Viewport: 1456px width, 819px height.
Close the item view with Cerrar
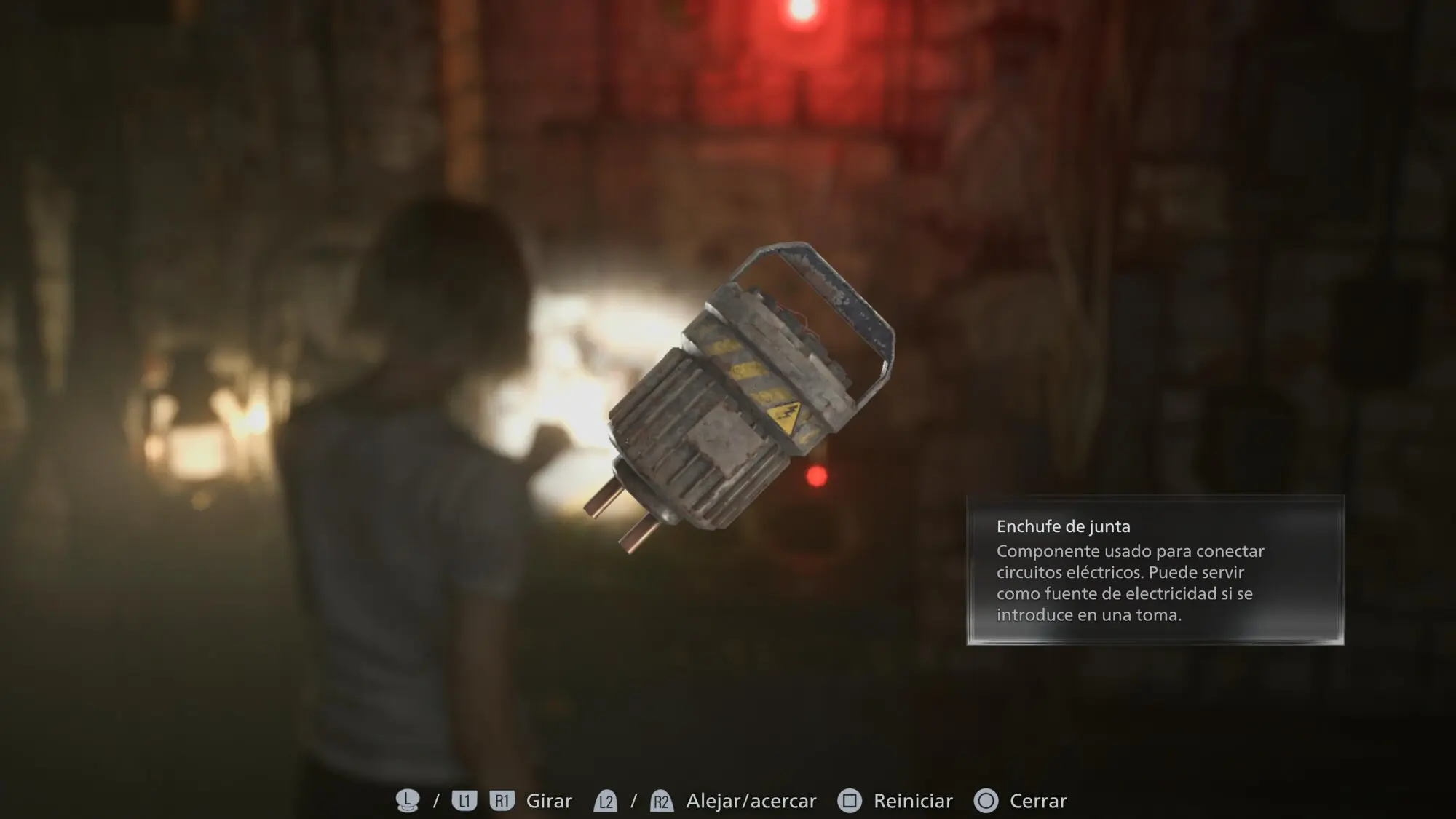pos(1037,801)
